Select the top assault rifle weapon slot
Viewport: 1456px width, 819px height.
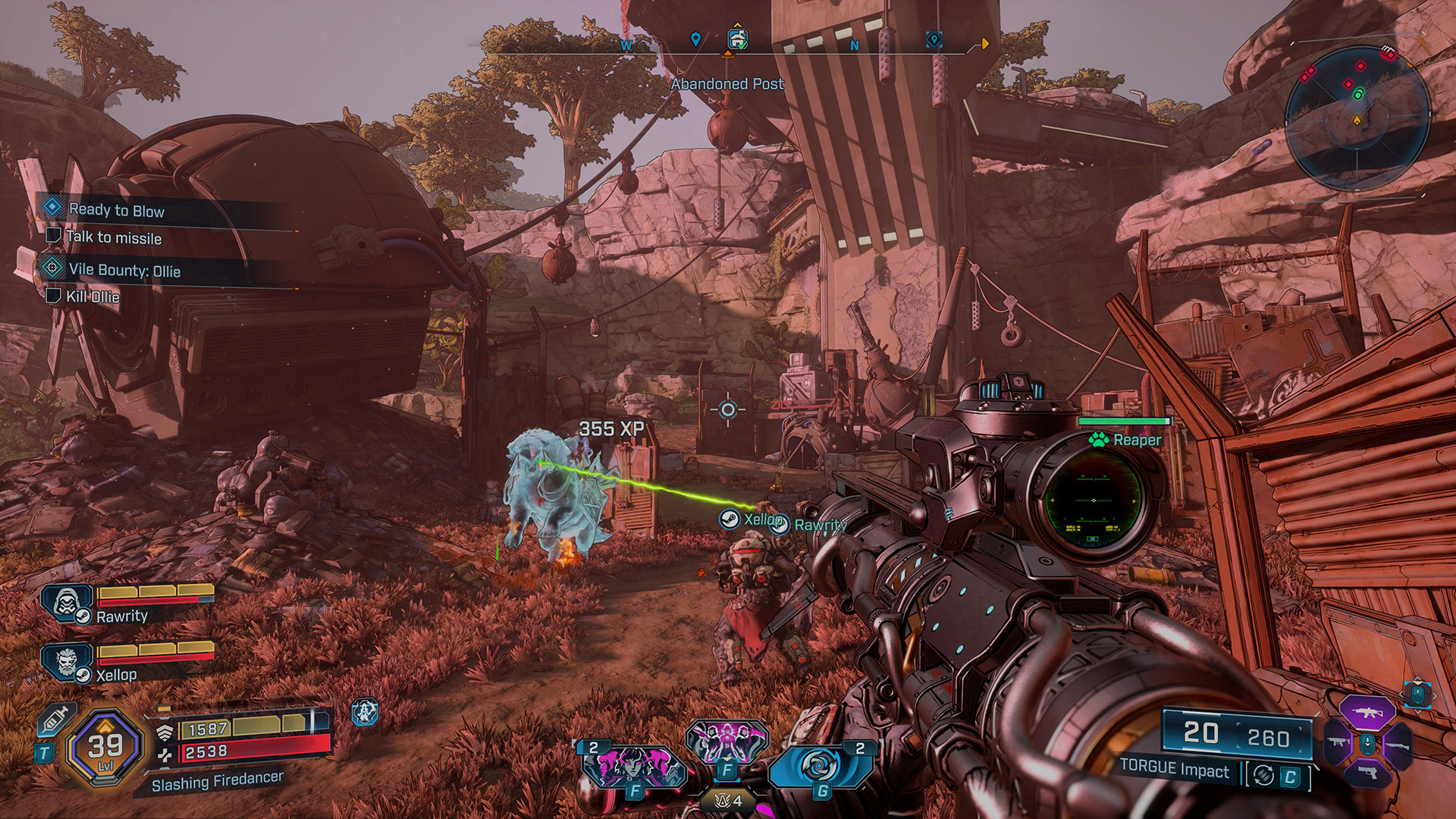[1367, 713]
